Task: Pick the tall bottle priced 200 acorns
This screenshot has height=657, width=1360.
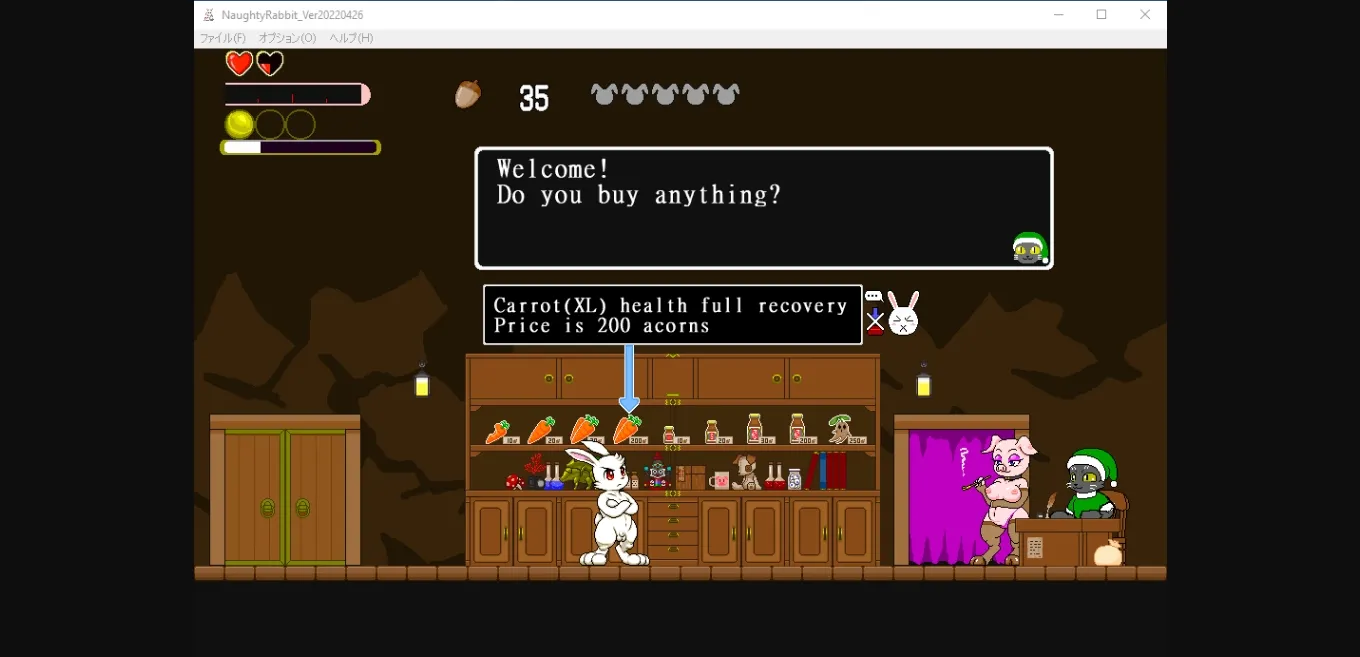Action: 797,428
